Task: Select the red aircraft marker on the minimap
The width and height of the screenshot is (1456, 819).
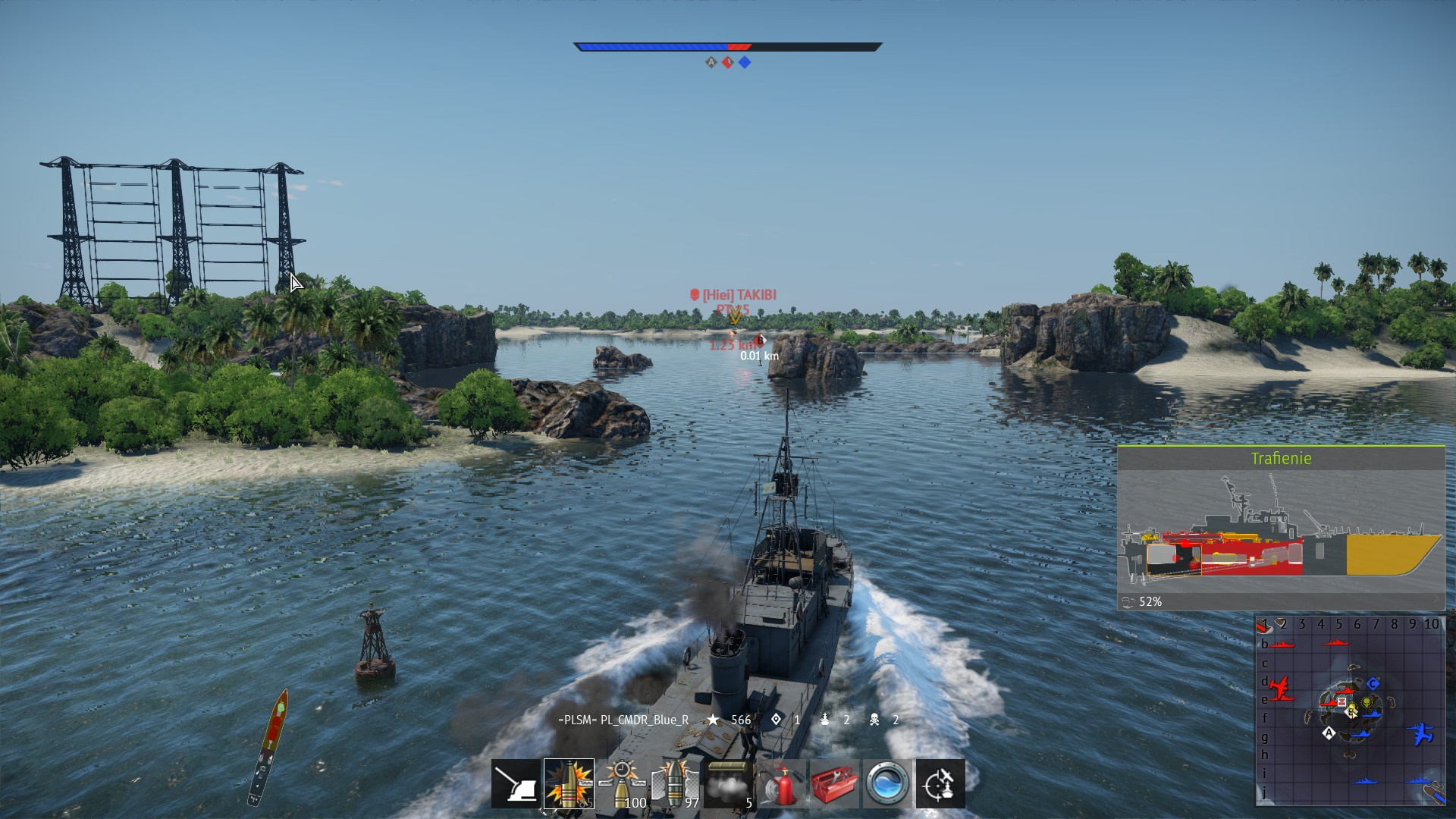Action: (x=1280, y=689)
